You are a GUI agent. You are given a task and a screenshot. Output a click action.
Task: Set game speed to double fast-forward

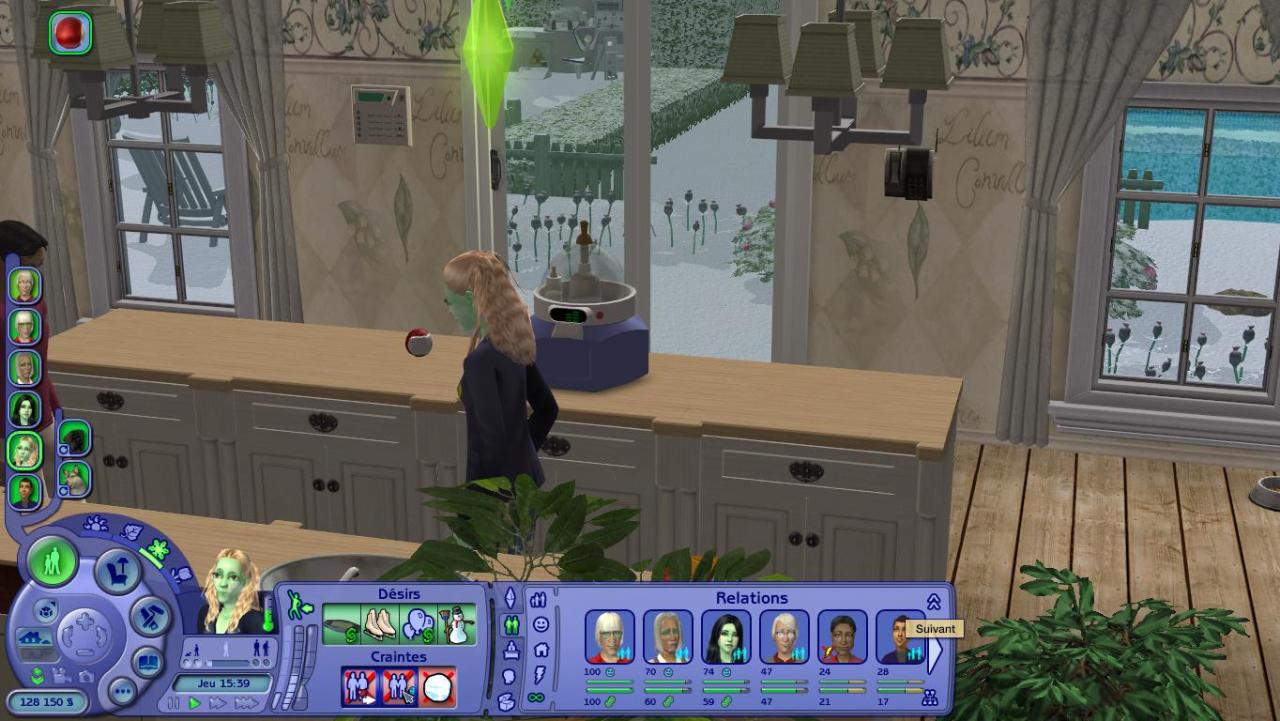pyautogui.click(x=216, y=704)
